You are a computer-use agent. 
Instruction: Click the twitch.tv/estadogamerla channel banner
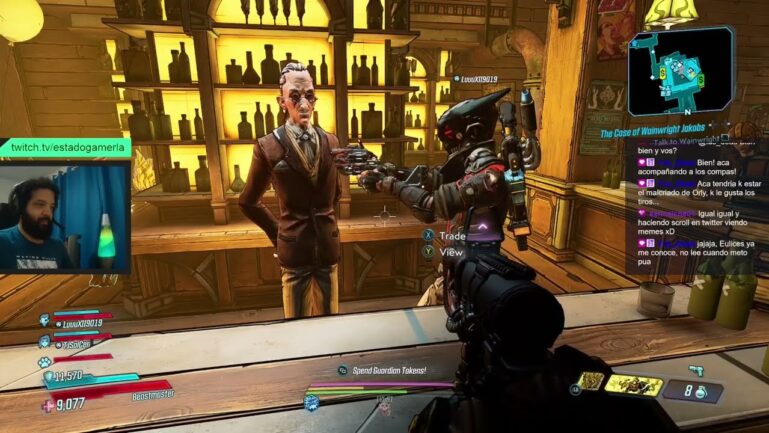[x=64, y=147]
